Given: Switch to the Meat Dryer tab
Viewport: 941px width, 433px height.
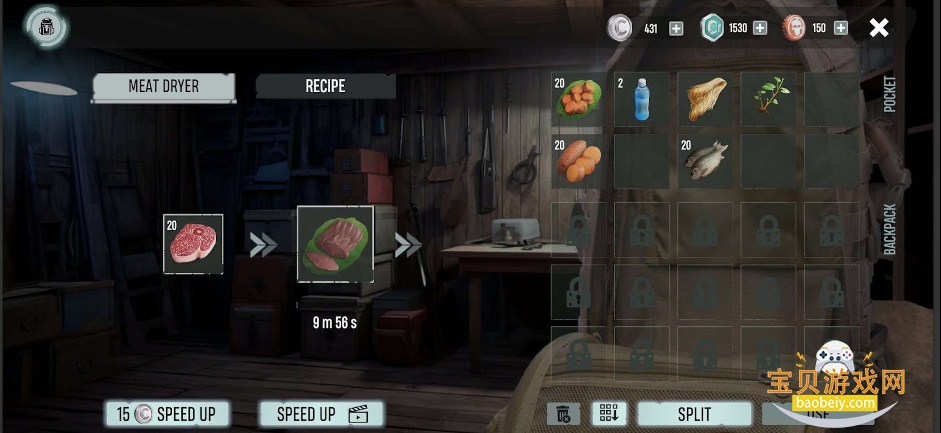Looking at the screenshot, I should click(164, 87).
